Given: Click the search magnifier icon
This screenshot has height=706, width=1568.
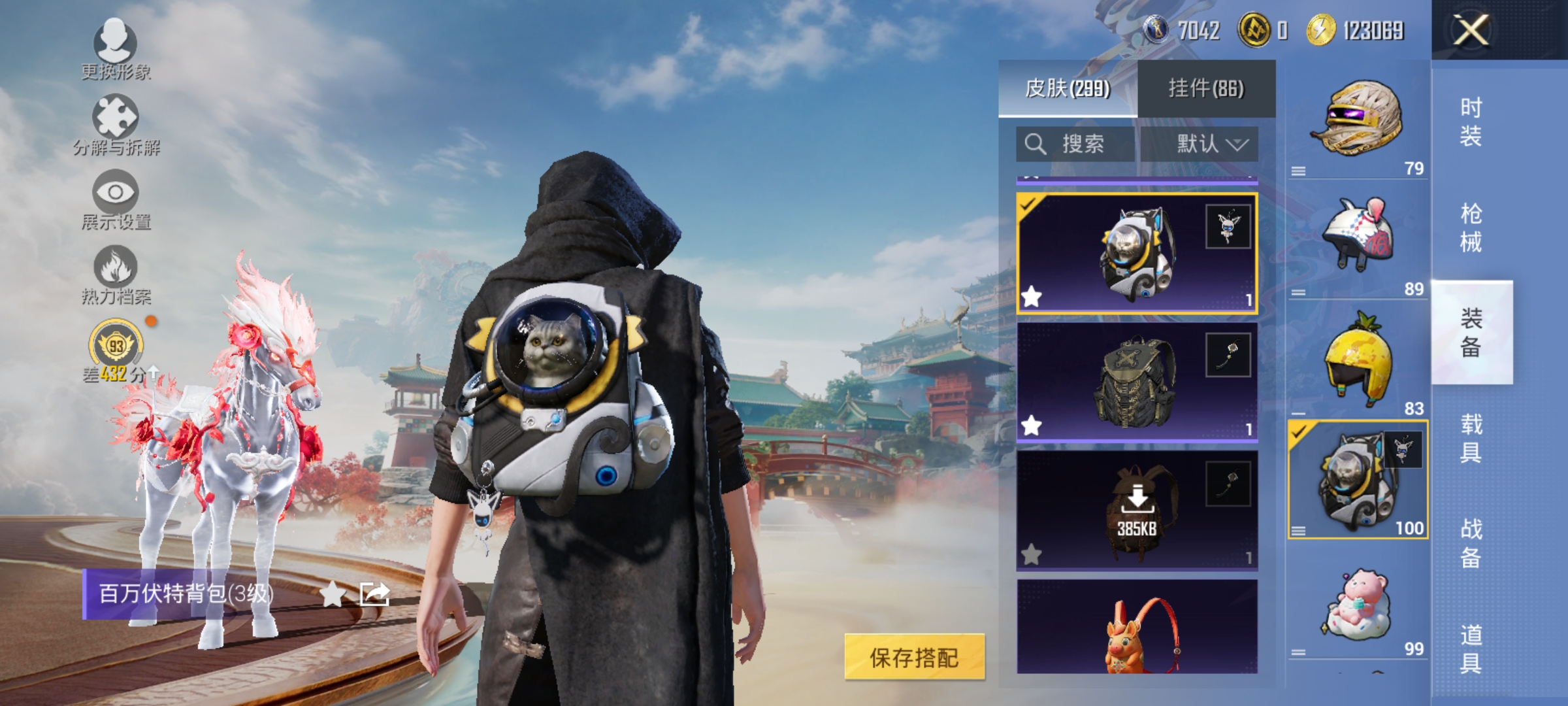Looking at the screenshot, I should (x=1036, y=144).
